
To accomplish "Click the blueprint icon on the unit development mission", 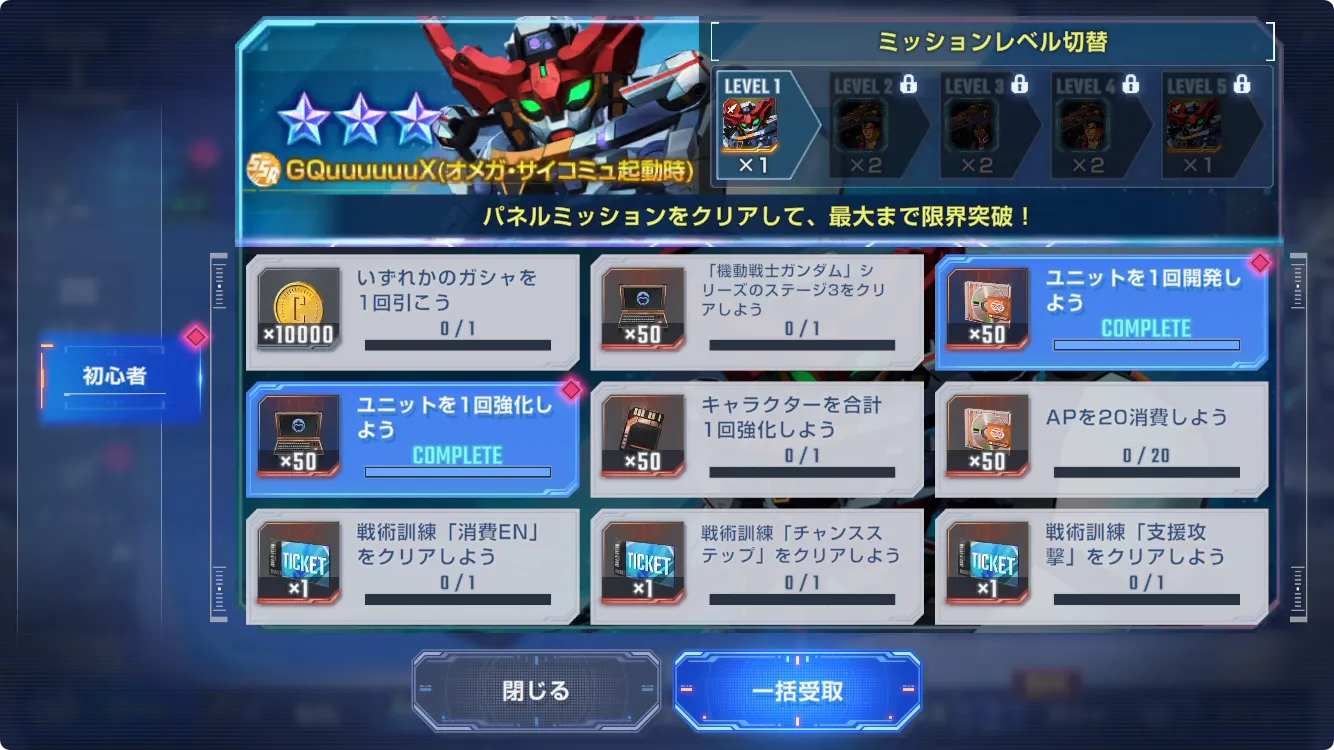I will [988, 308].
